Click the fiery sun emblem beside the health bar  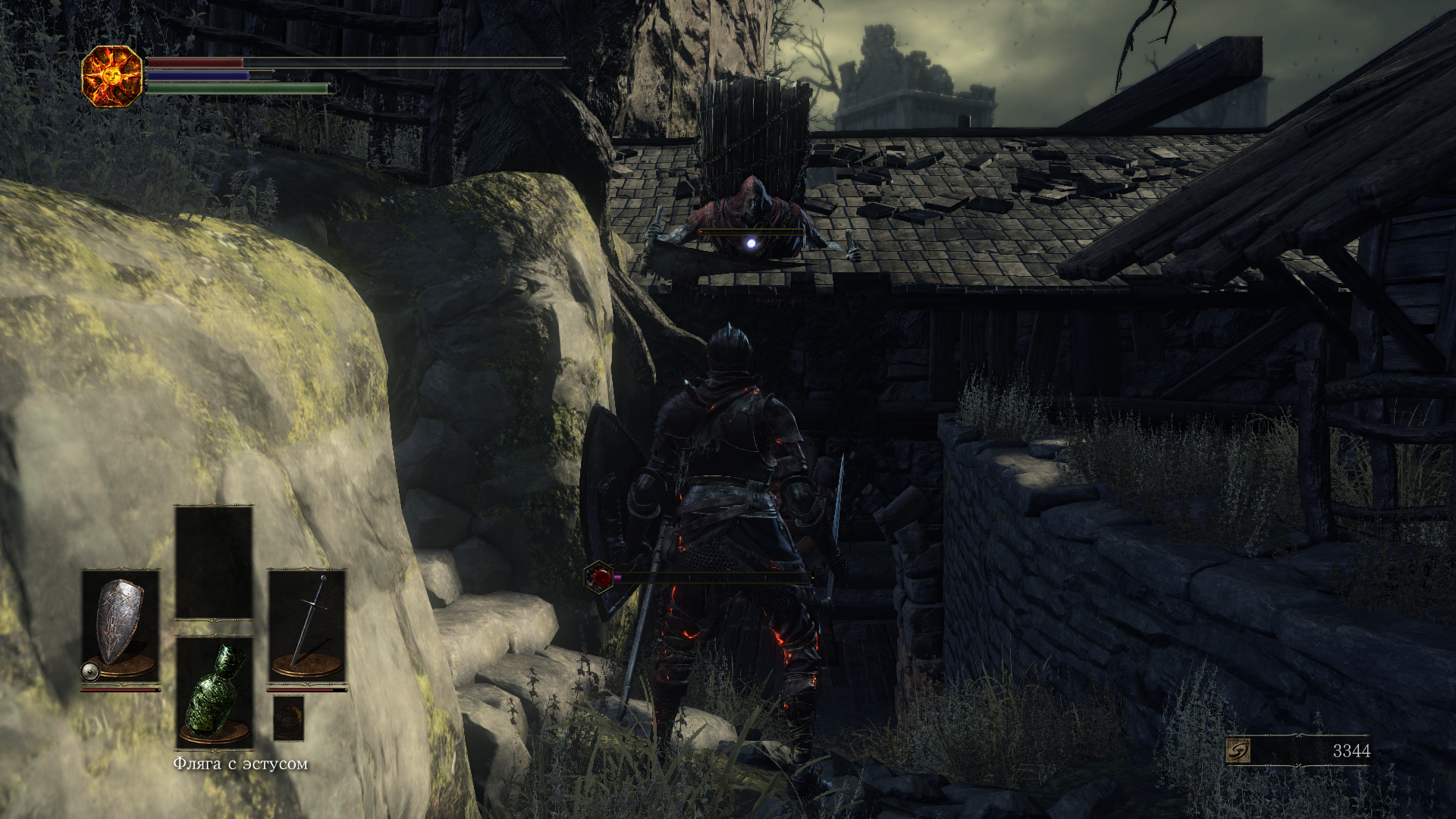point(111,76)
